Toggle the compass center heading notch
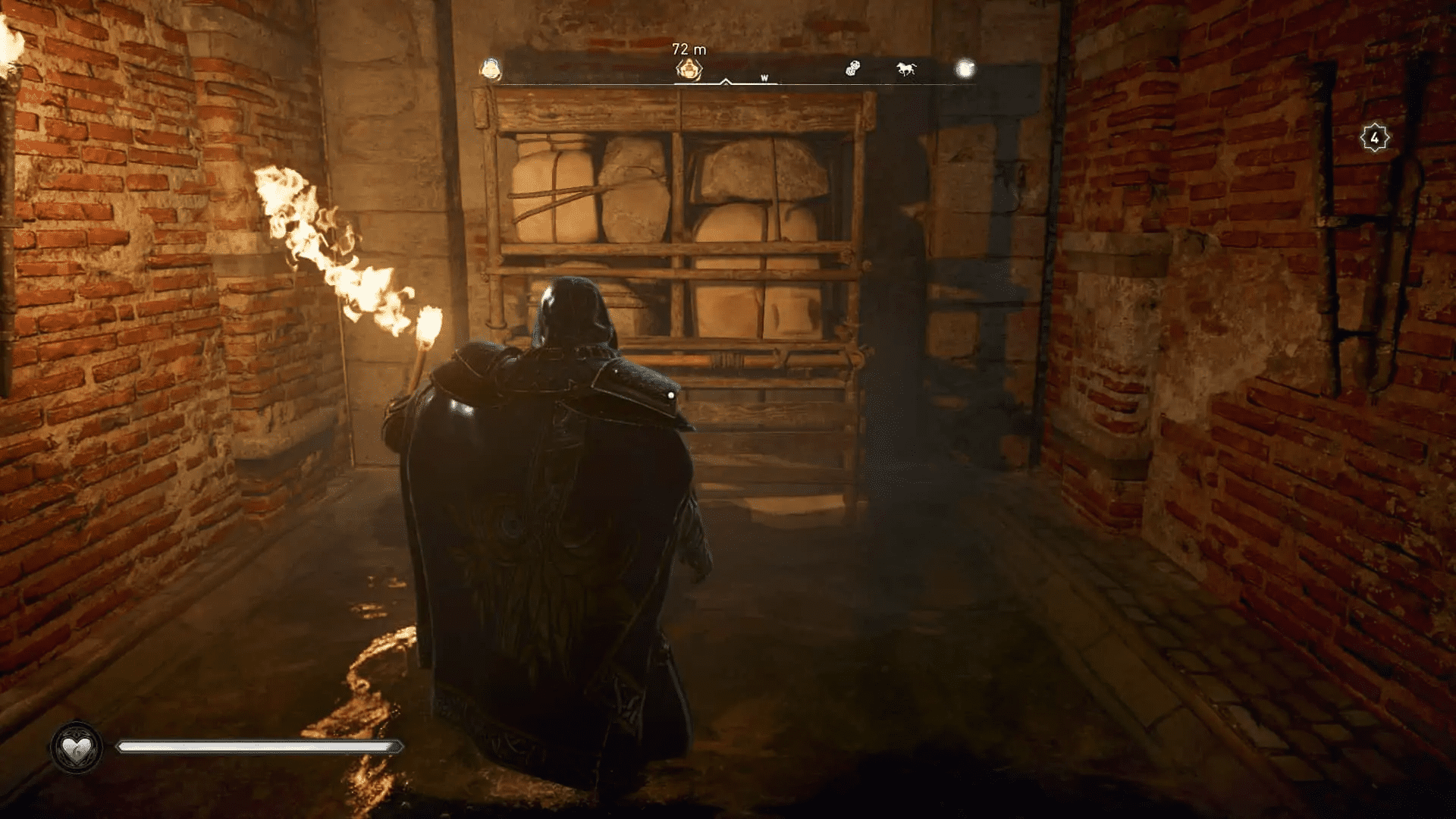 726,82
